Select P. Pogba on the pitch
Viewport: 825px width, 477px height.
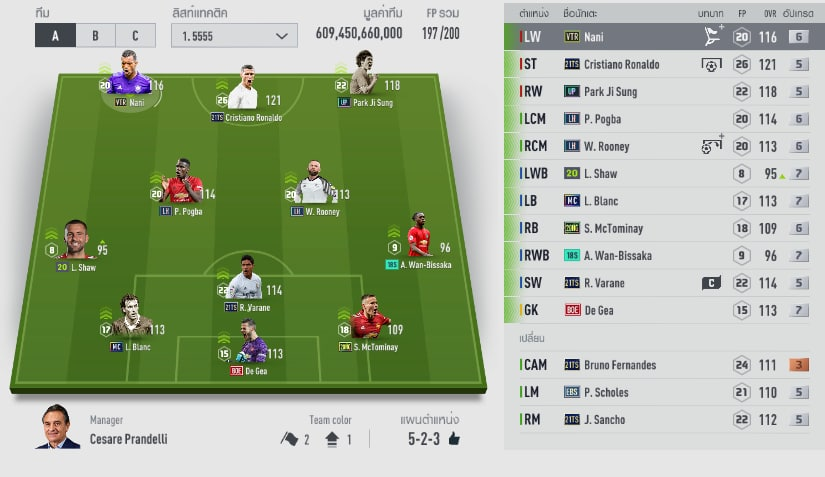point(181,184)
